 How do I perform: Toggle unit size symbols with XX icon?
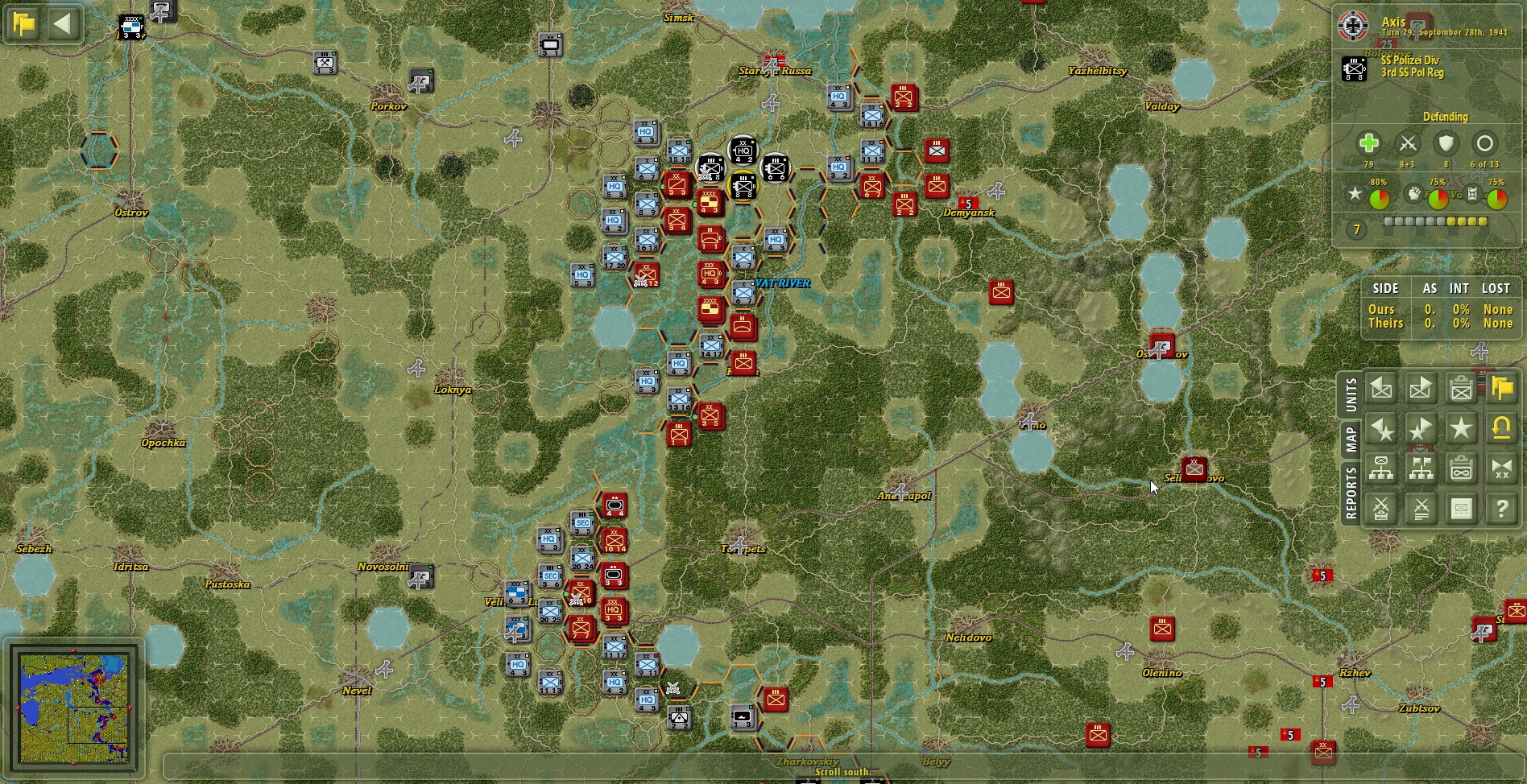1501,468
